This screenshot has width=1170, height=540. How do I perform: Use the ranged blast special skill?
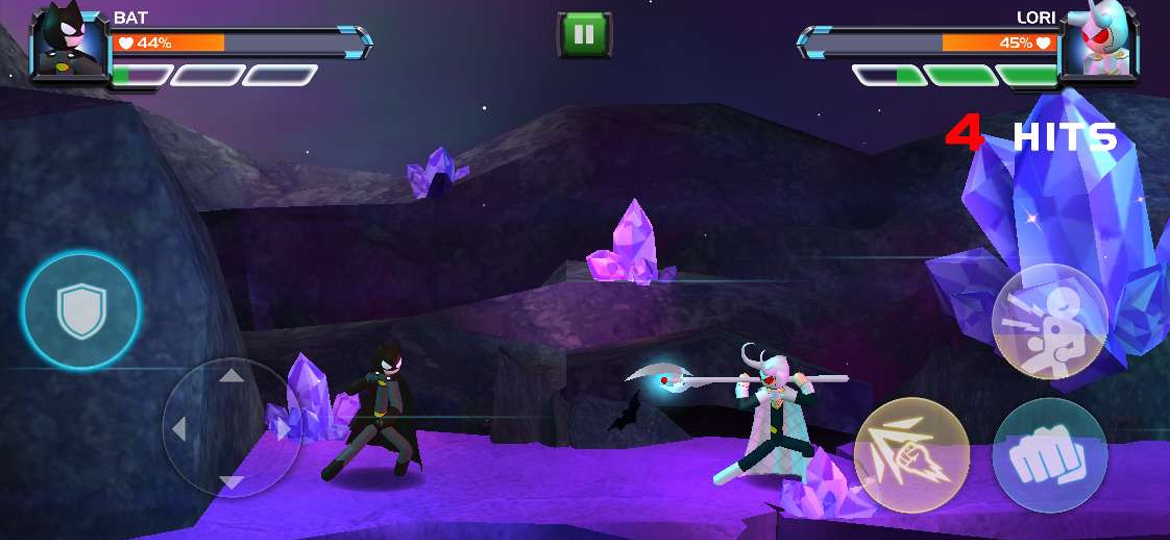pyautogui.click(x=1049, y=321)
